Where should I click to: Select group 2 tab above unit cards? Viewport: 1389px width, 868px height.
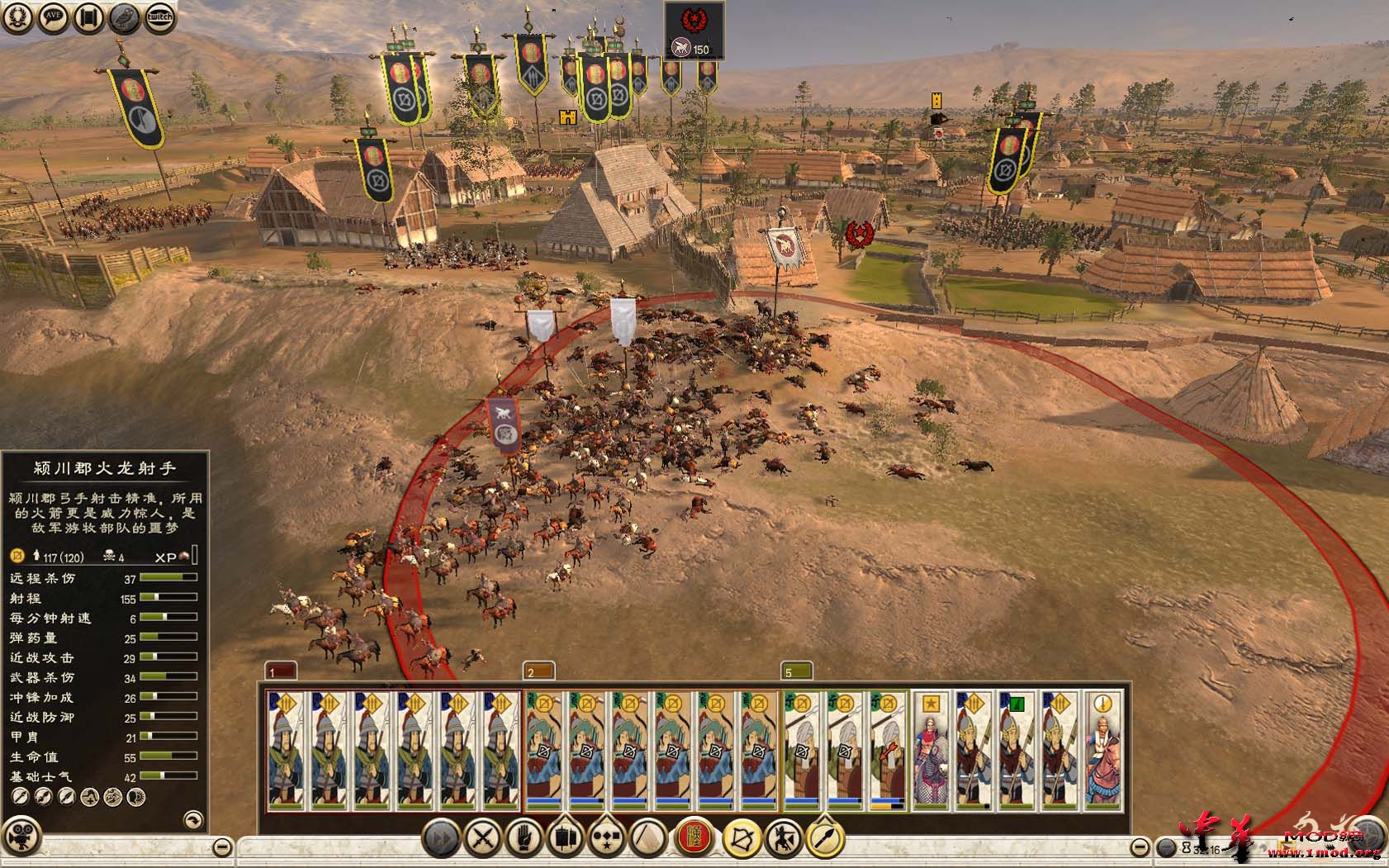click(538, 671)
